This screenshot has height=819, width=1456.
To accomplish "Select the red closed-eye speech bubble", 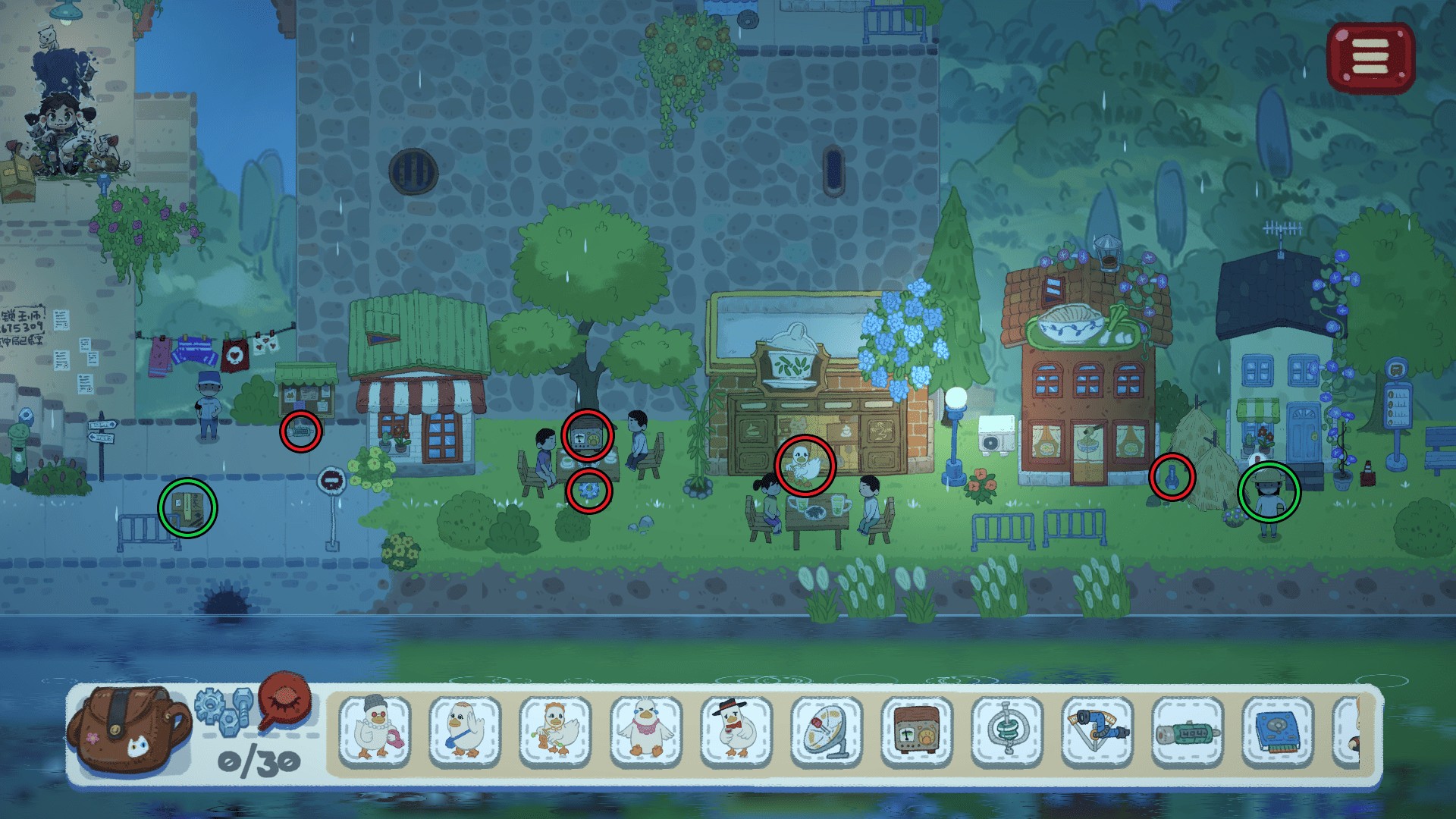I will pos(284,701).
